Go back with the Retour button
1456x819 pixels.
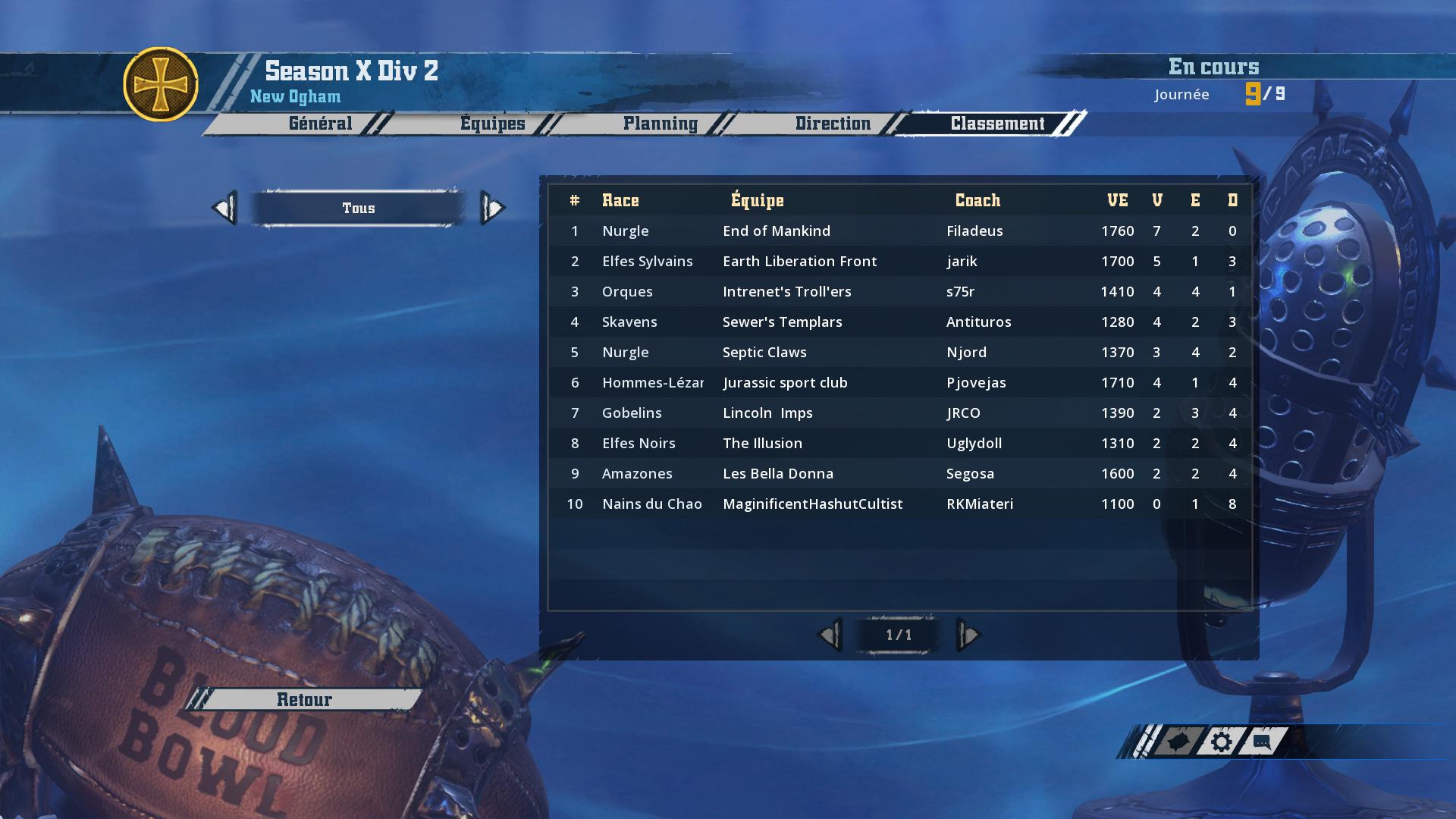tap(304, 699)
